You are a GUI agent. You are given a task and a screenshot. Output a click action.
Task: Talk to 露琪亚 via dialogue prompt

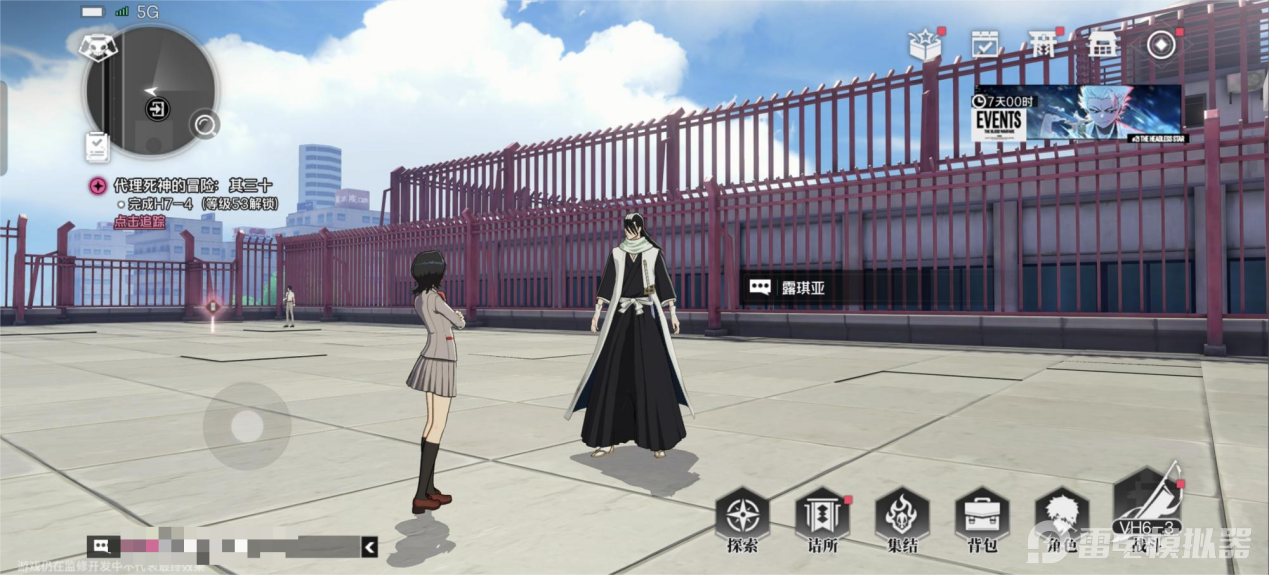(788, 288)
